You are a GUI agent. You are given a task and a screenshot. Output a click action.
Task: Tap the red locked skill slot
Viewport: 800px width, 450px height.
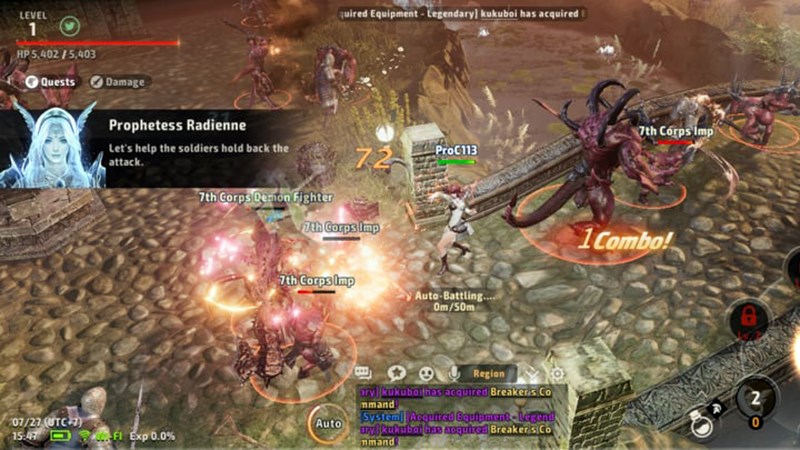748,320
